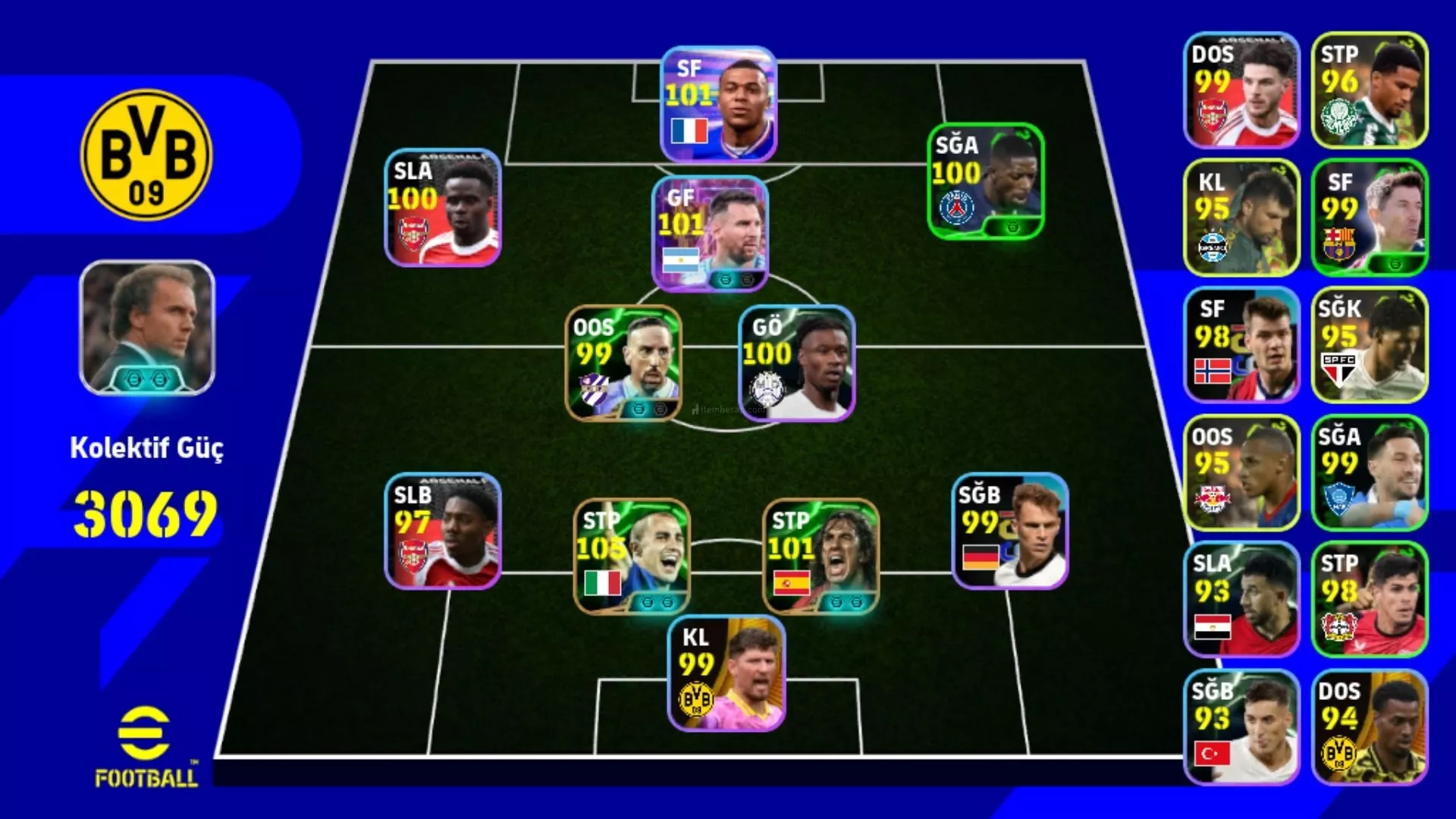
Task: Select the SĞK 95 substitute card
Action: pos(1369,345)
